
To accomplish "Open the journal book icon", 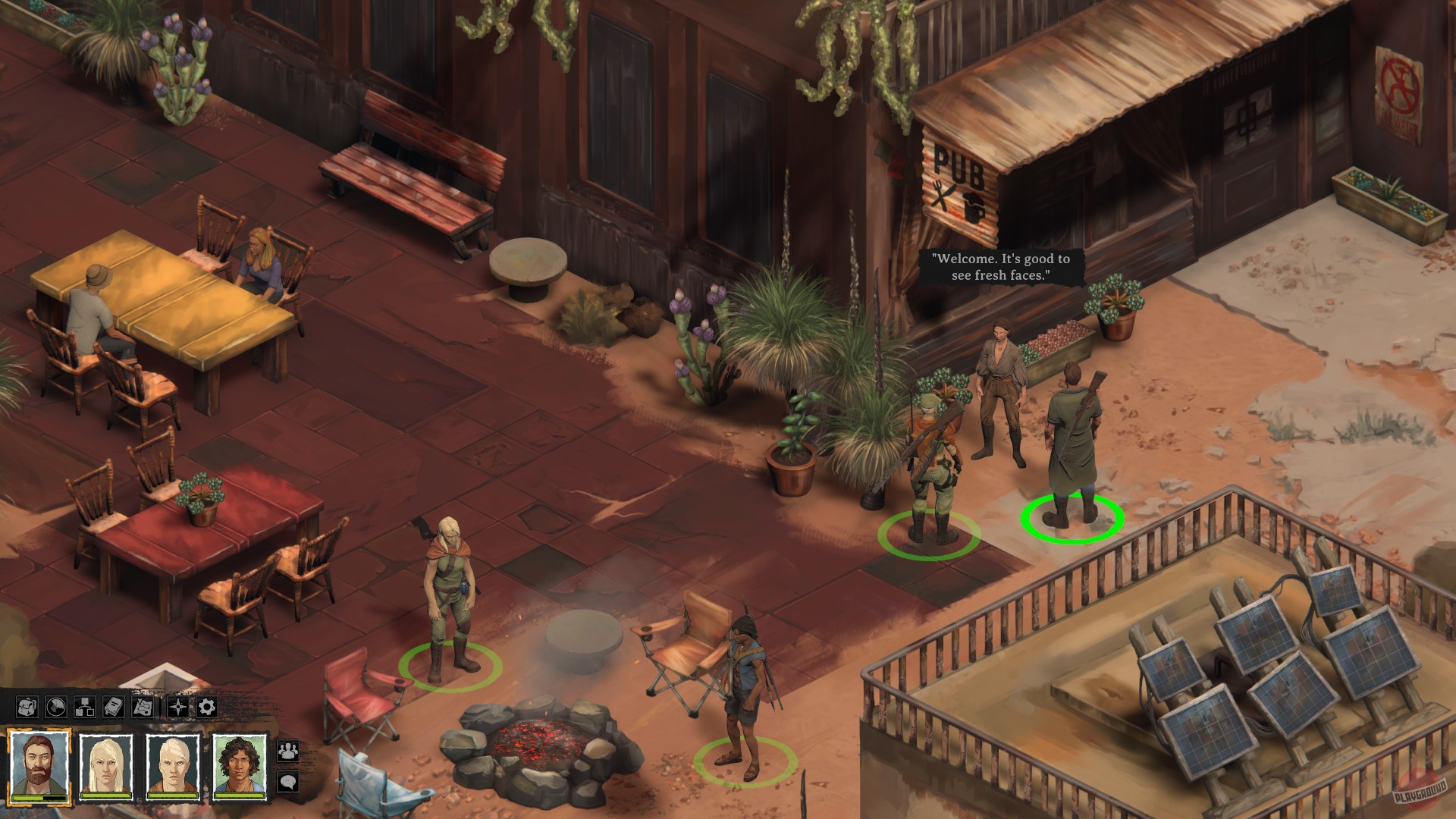I will (x=114, y=707).
